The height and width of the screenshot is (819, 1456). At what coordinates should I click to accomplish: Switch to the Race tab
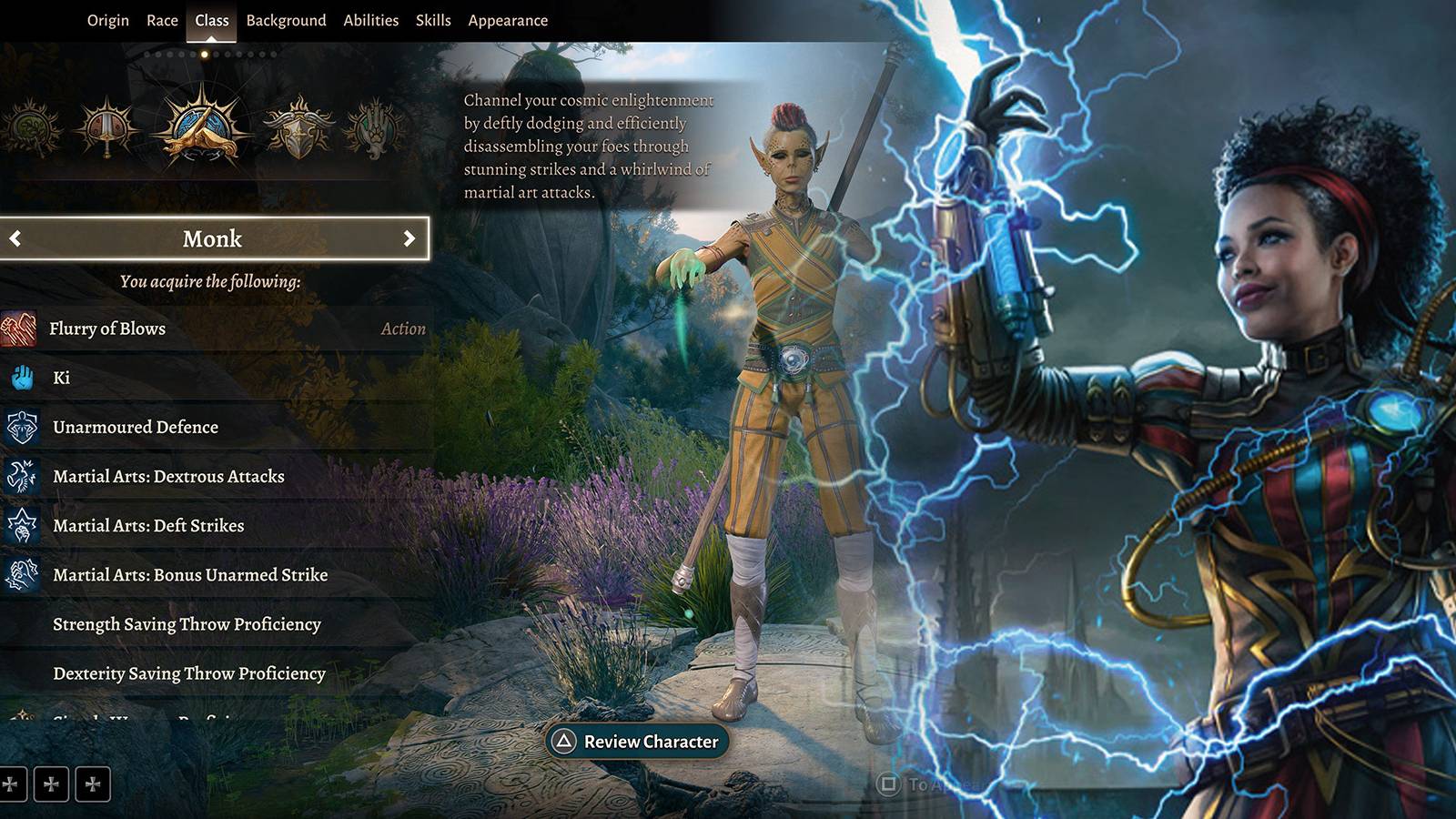pos(162,20)
